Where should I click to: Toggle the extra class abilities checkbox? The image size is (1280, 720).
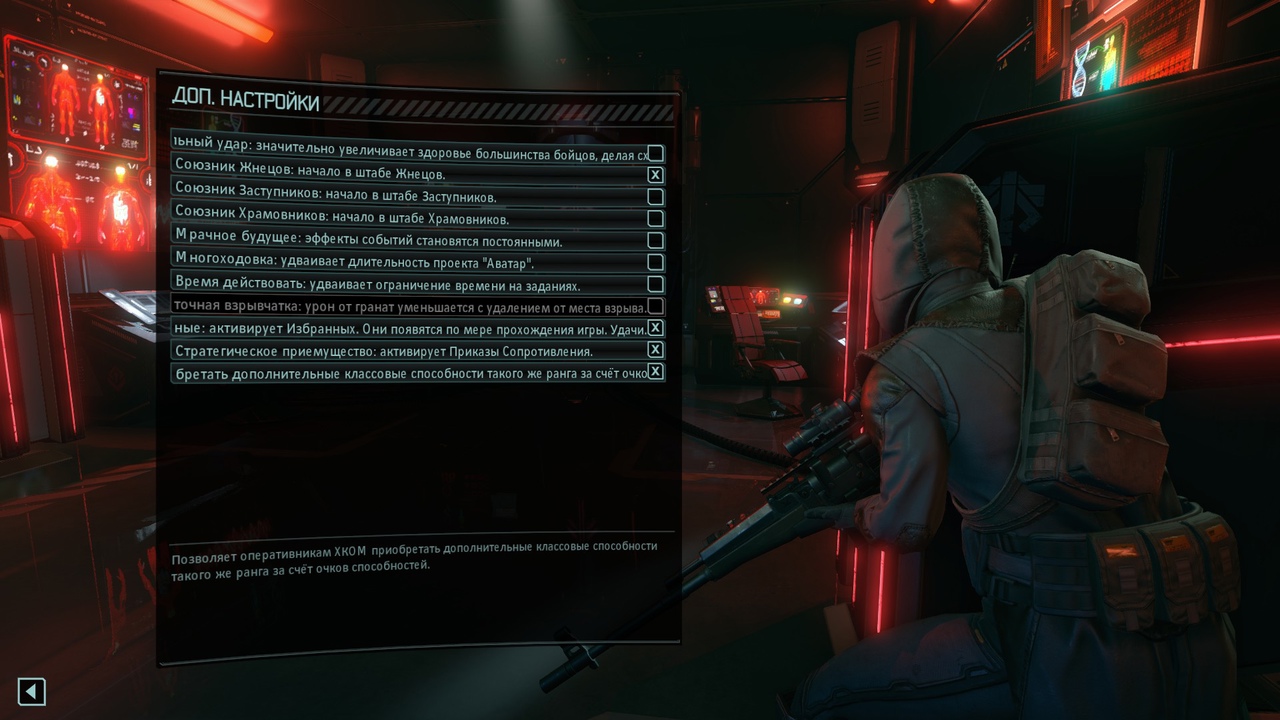pyautogui.click(x=655, y=372)
